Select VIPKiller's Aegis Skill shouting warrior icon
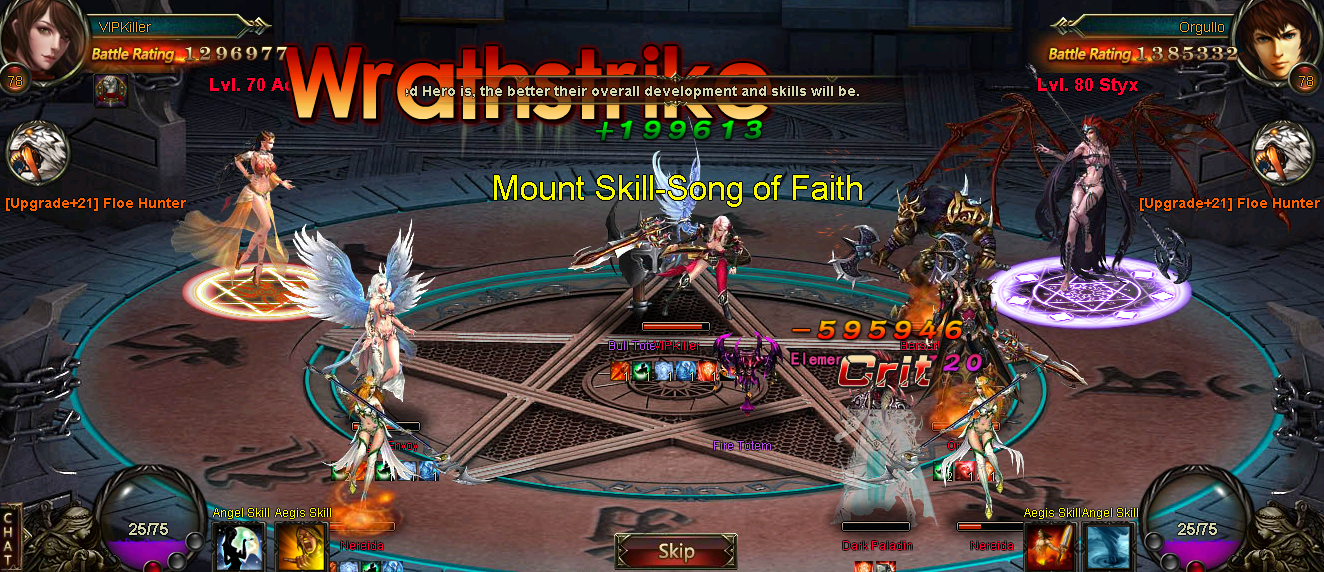Image resolution: width=1324 pixels, height=572 pixels. tap(301, 546)
